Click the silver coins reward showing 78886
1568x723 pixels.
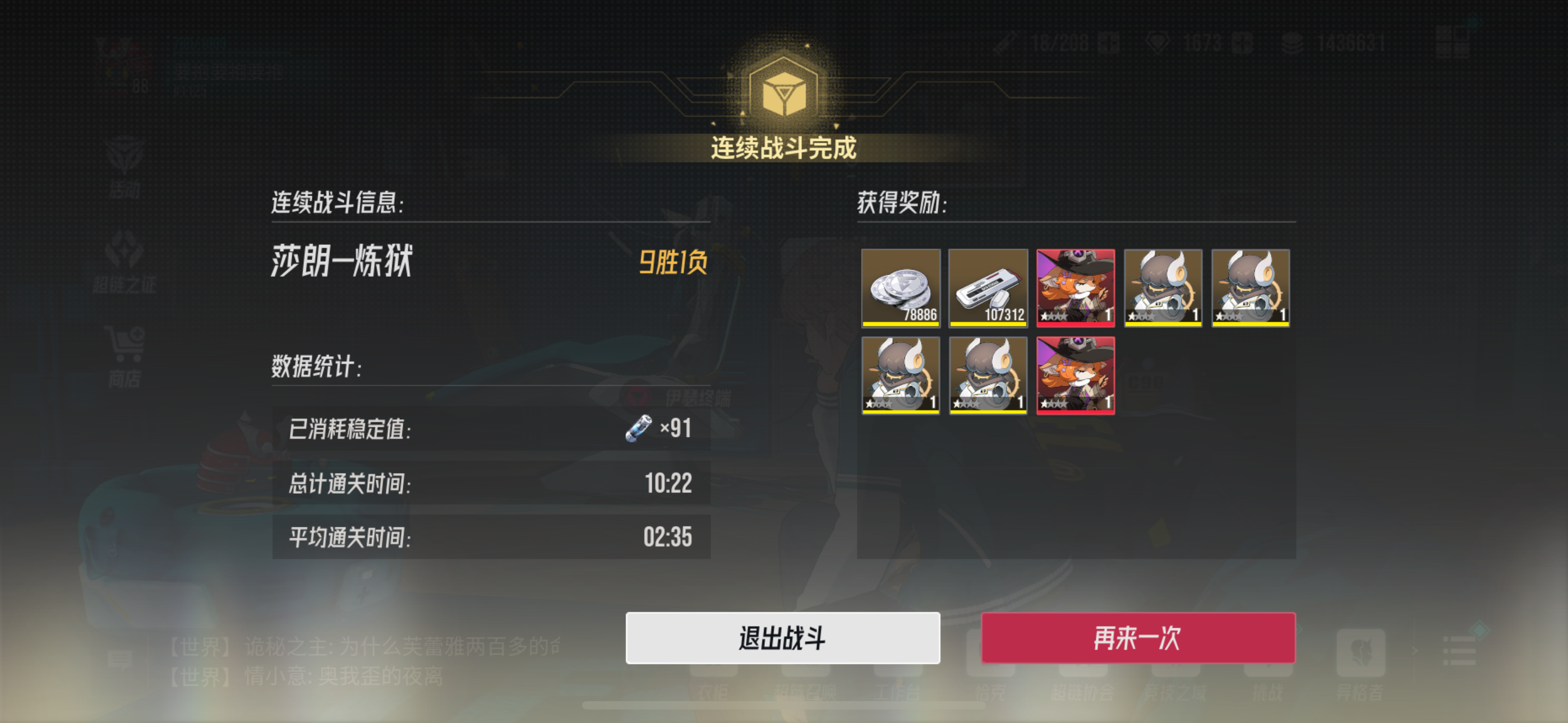[x=900, y=289]
